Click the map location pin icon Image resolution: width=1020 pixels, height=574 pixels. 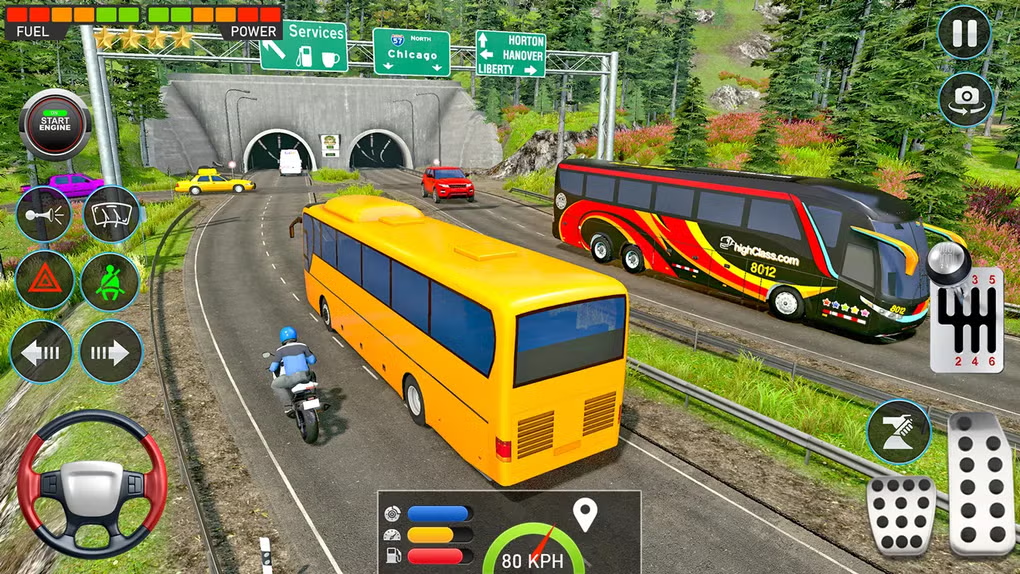pos(584,515)
